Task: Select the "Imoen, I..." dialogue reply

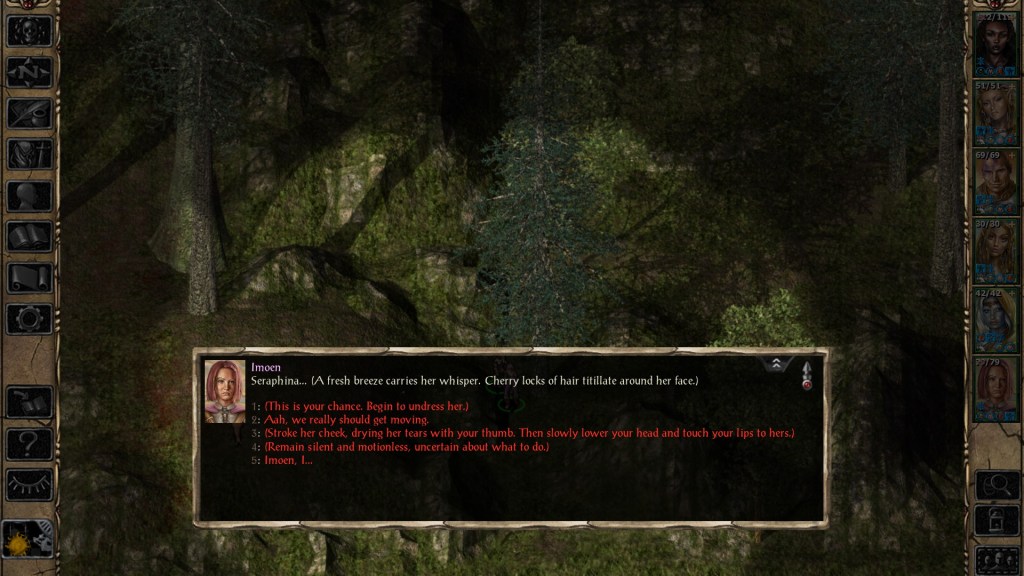Action: click(x=288, y=461)
